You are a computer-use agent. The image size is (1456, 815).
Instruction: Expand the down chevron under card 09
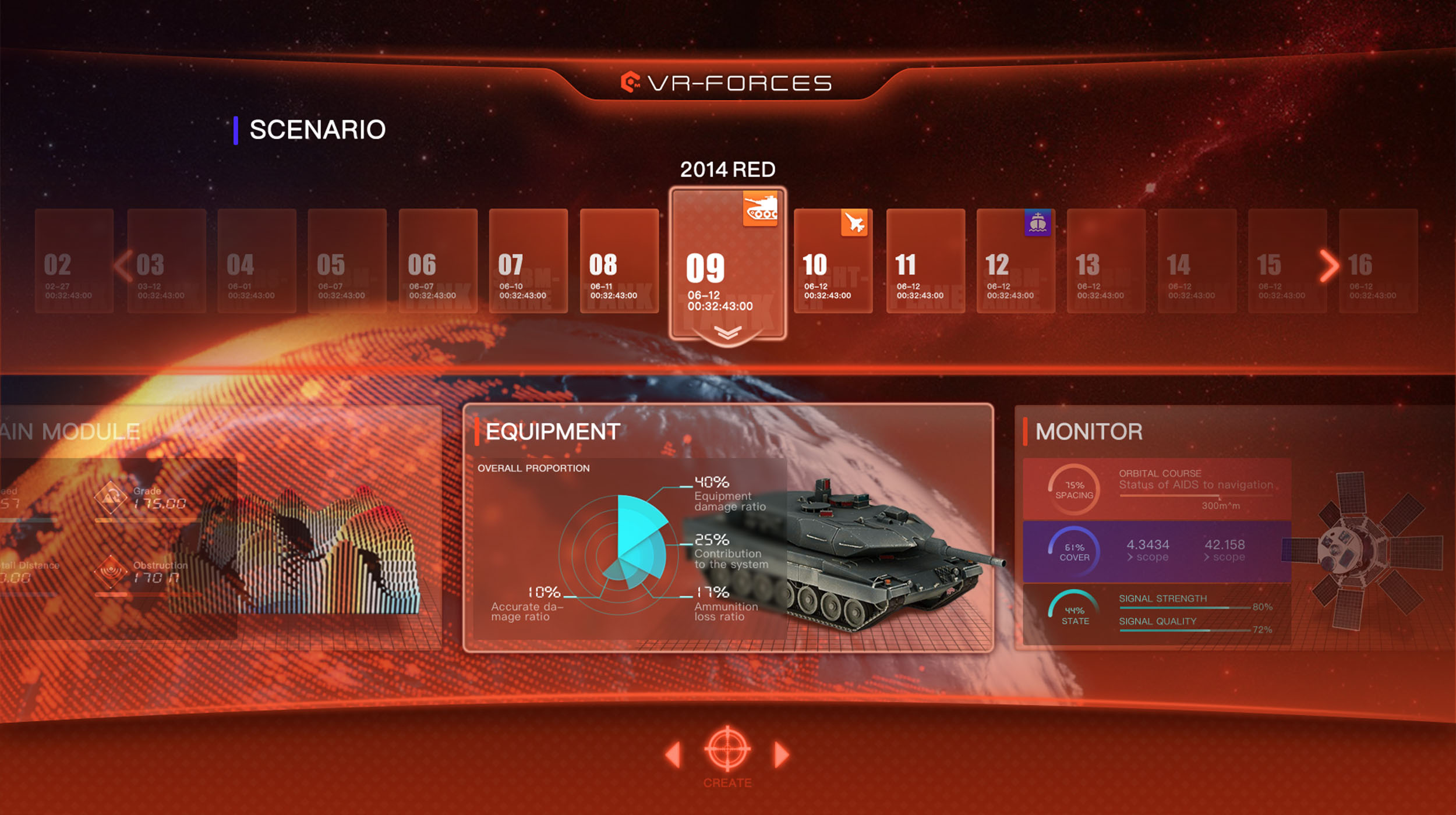click(x=727, y=333)
